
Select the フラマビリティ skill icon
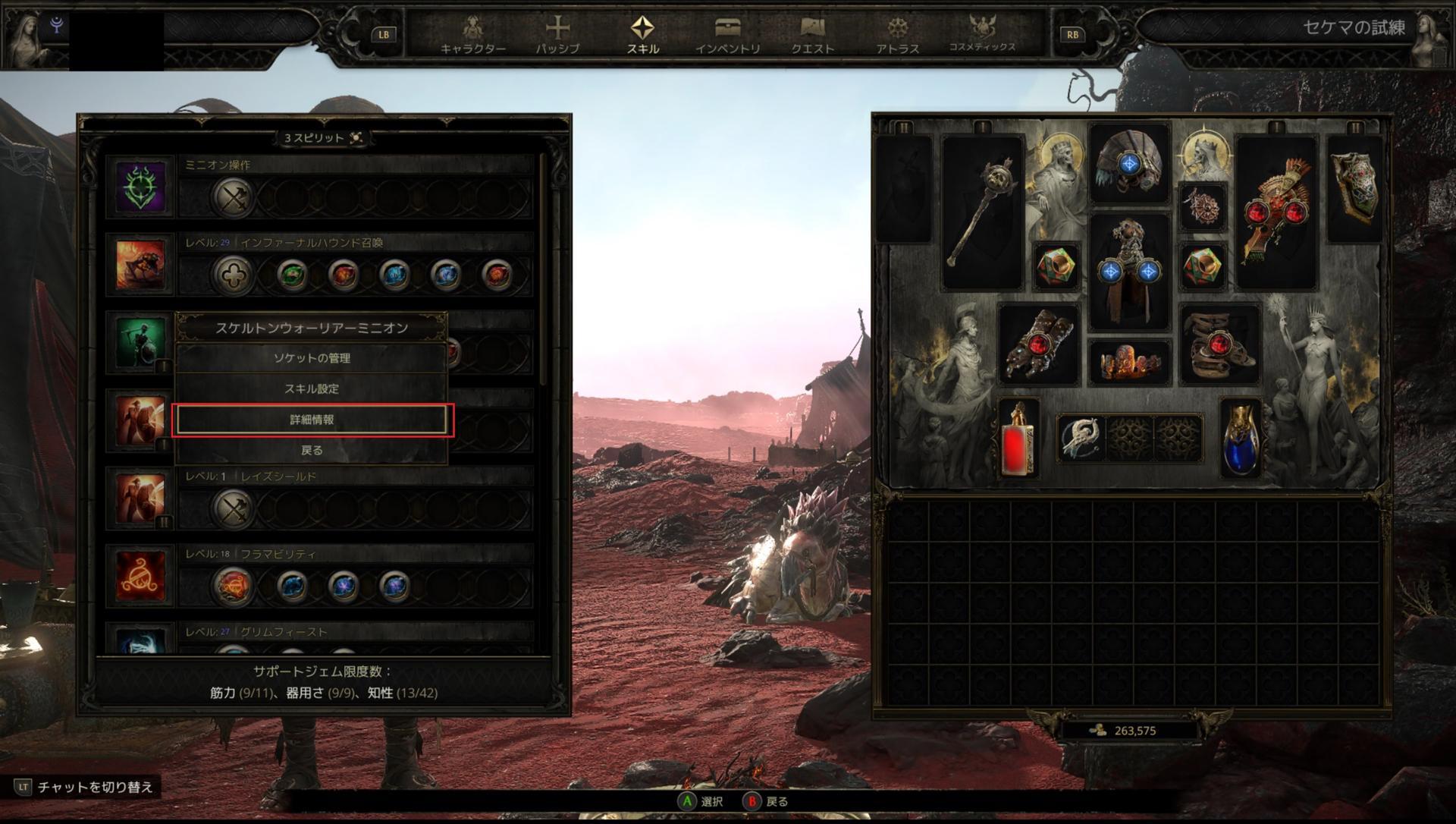click(x=140, y=576)
